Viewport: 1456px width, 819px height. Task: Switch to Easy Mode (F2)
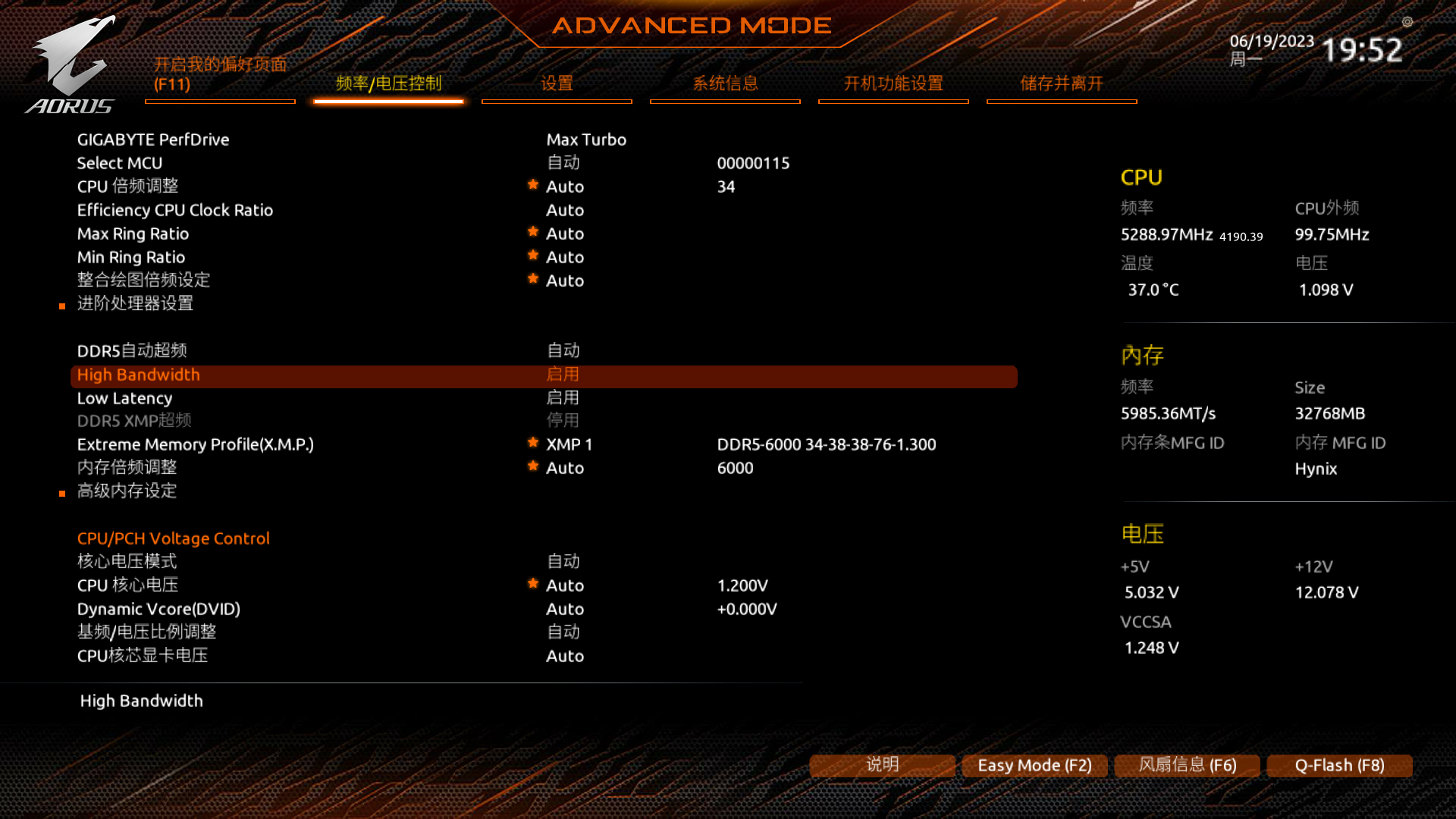pyautogui.click(x=1034, y=766)
